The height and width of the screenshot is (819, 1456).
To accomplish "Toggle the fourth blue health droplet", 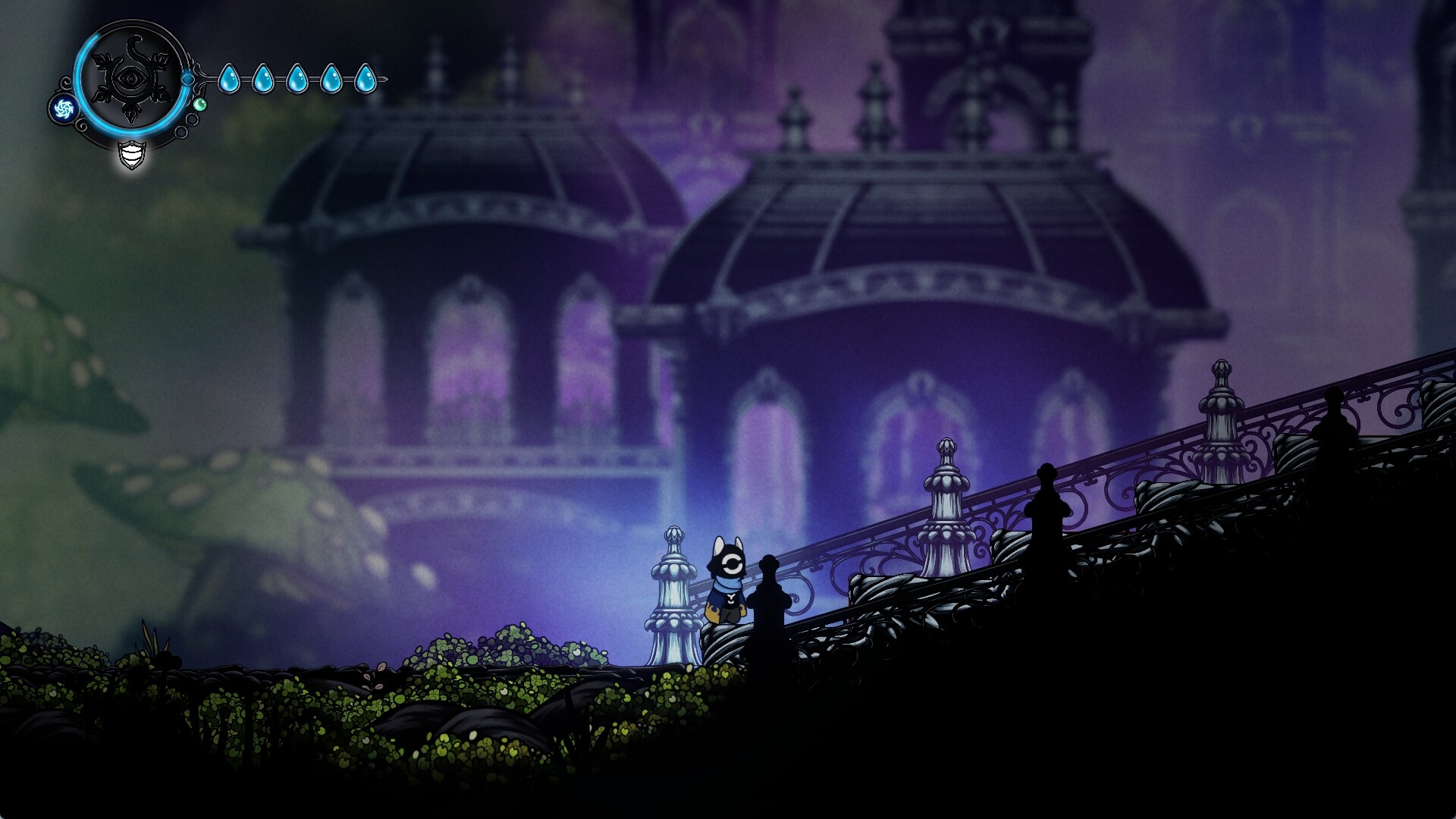I will pyautogui.click(x=330, y=78).
